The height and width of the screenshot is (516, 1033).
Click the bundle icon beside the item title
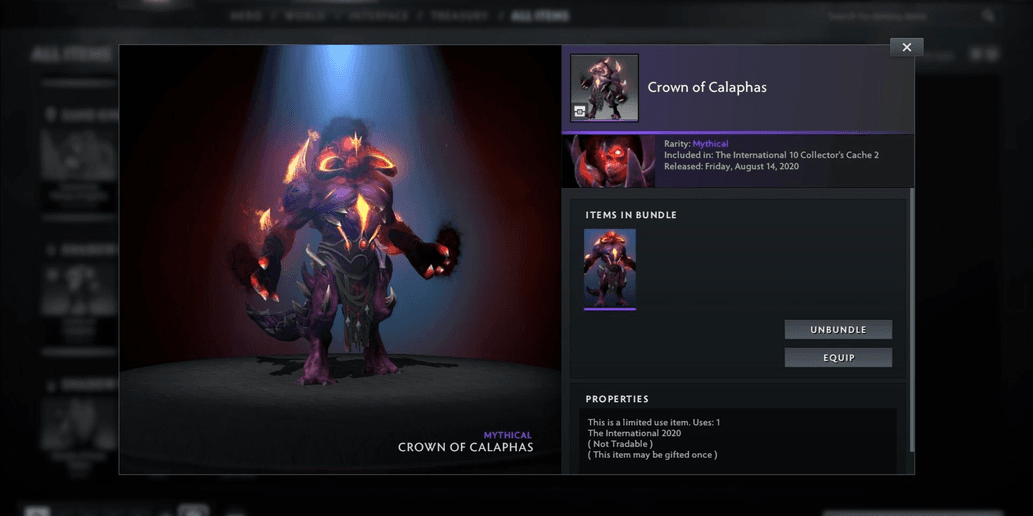(604, 88)
